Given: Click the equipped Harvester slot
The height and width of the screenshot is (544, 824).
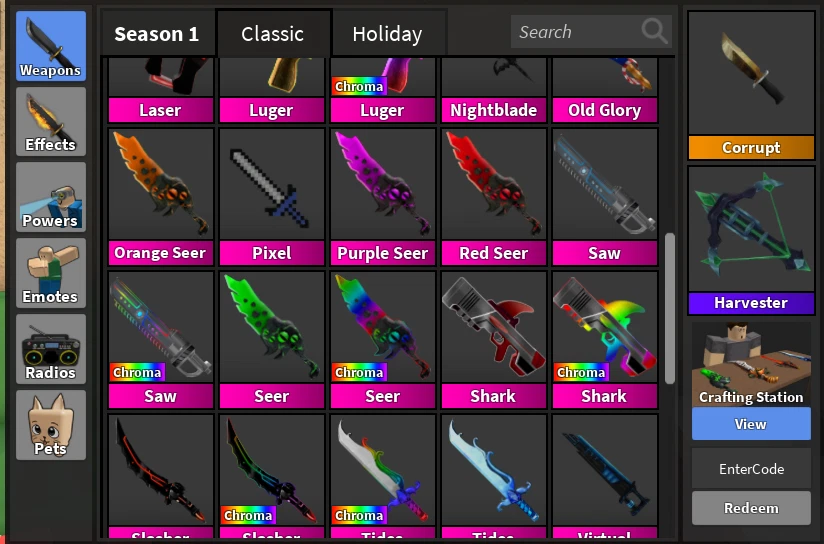Looking at the screenshot, I should click(751, 240).
